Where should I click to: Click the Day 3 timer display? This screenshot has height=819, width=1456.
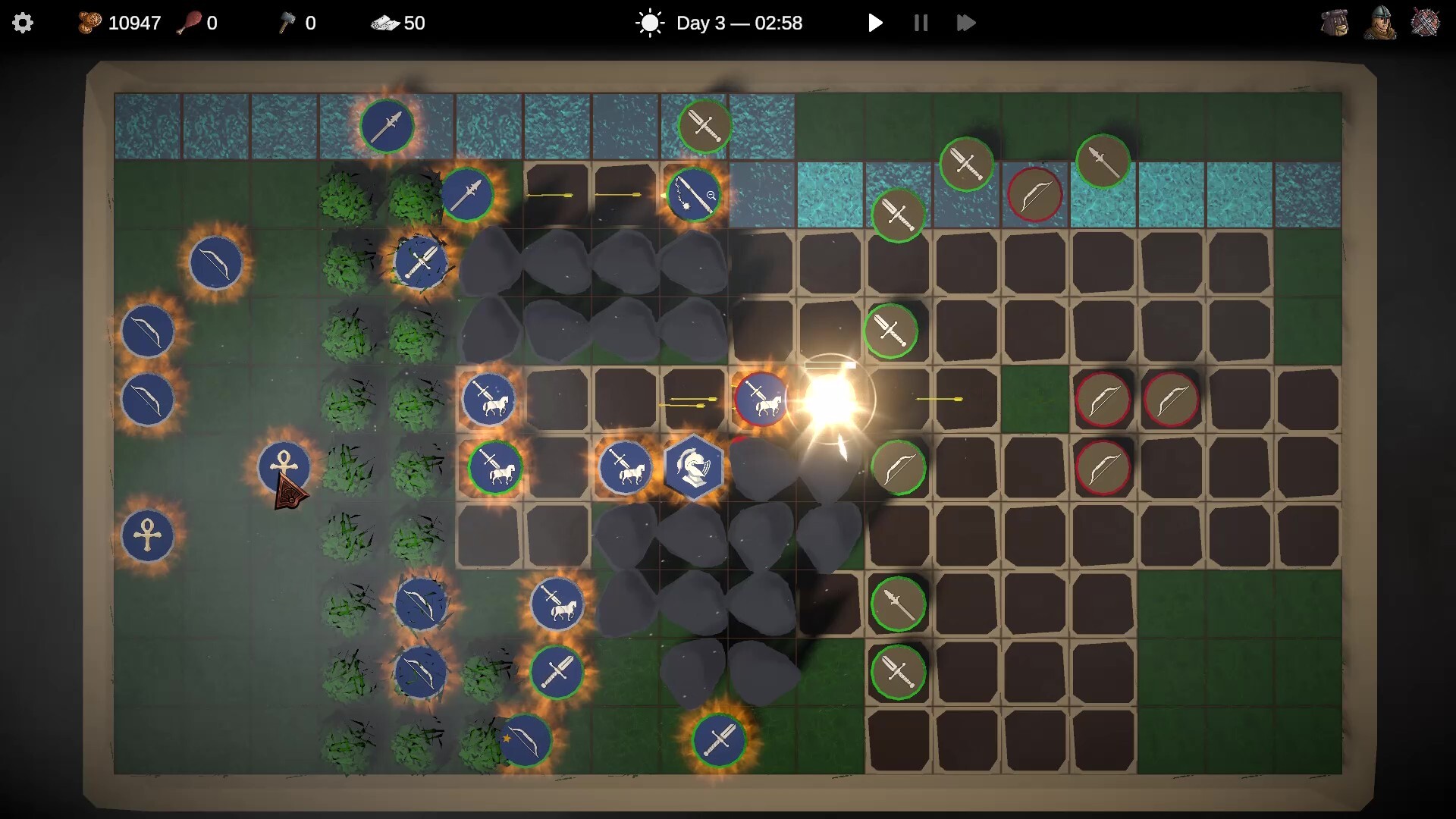coord(739,23)
